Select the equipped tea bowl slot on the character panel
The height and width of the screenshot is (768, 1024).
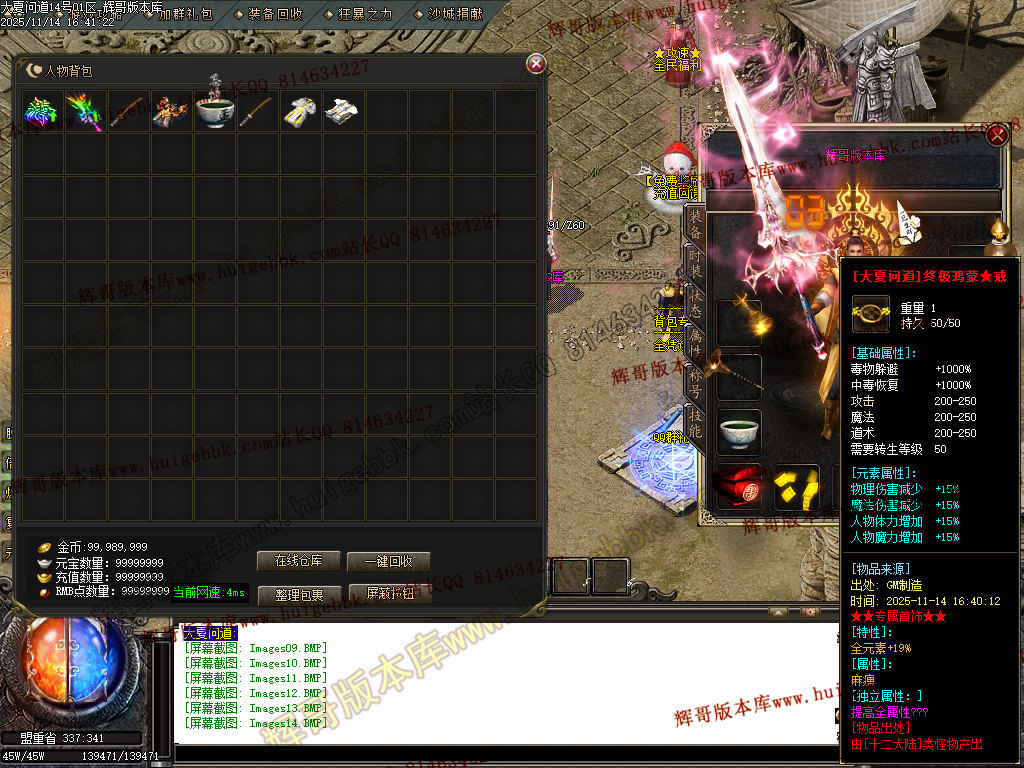point(739,431)
